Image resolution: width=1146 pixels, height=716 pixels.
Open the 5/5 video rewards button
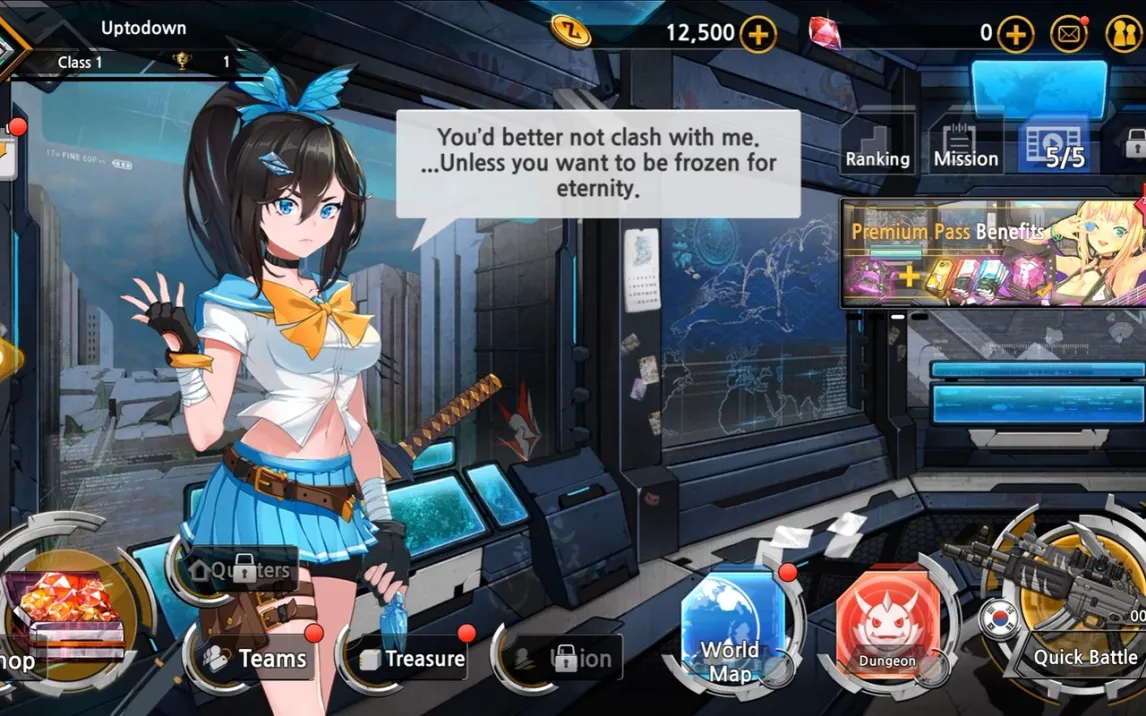(x=1056, y=146)
